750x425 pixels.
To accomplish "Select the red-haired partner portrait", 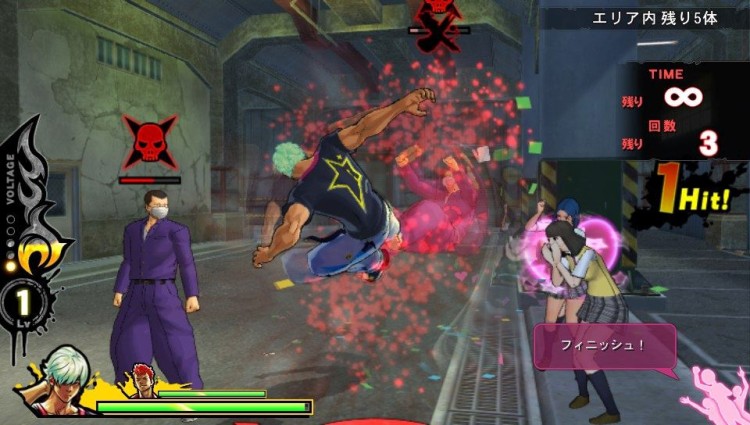I will (x=140, y=383).
